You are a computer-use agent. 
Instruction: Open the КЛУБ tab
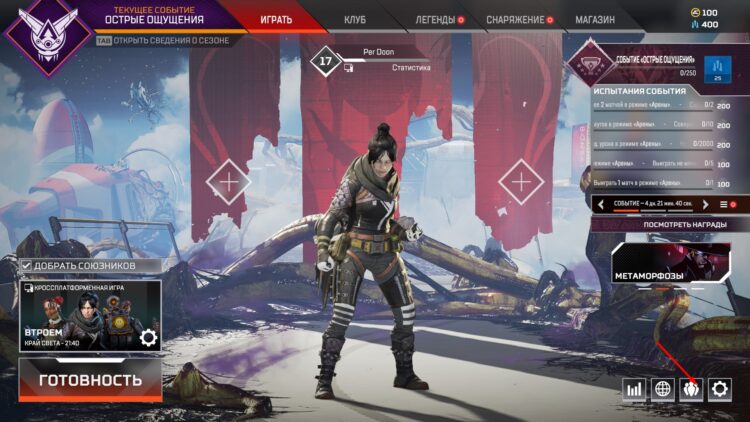tap(355, 19)
